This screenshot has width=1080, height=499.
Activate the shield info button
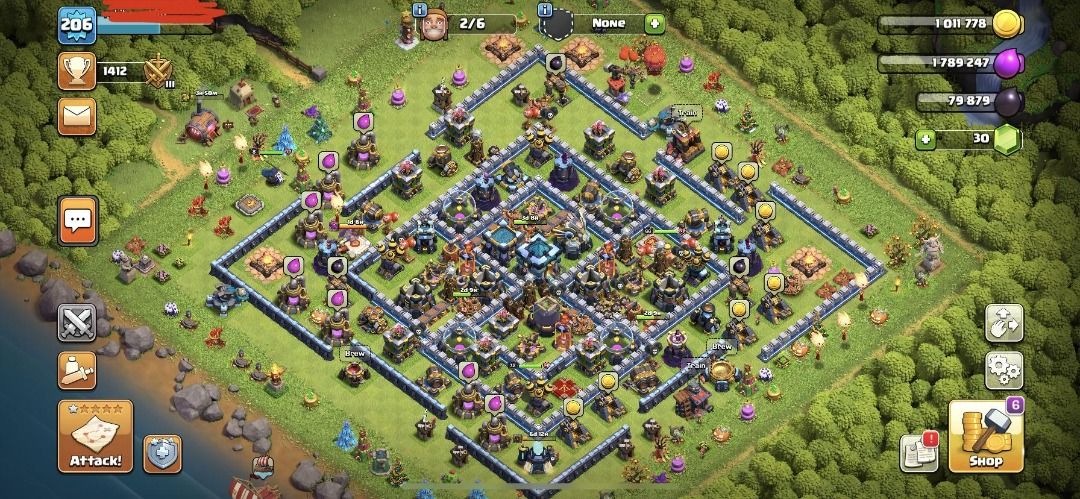[162, 453]
